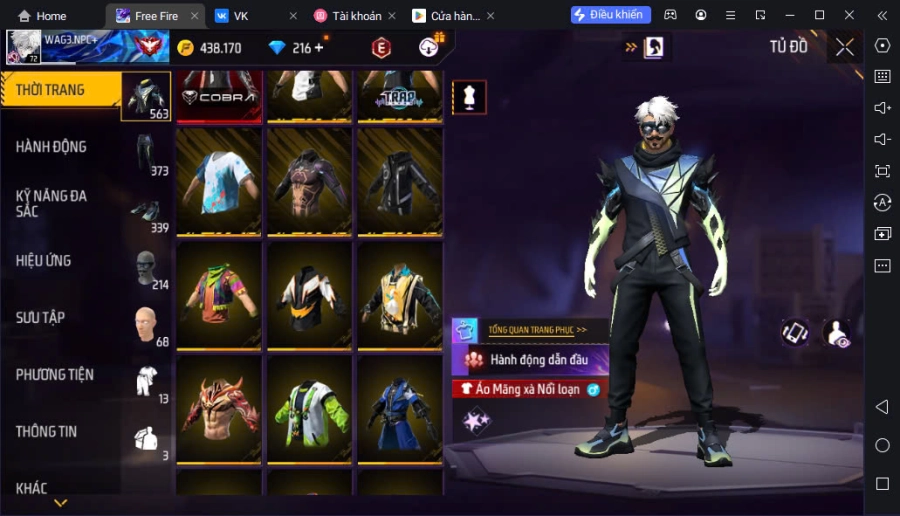Toggle the character visibility eye icon
Viewport: 900px width, 516px height.
point(837,334)
